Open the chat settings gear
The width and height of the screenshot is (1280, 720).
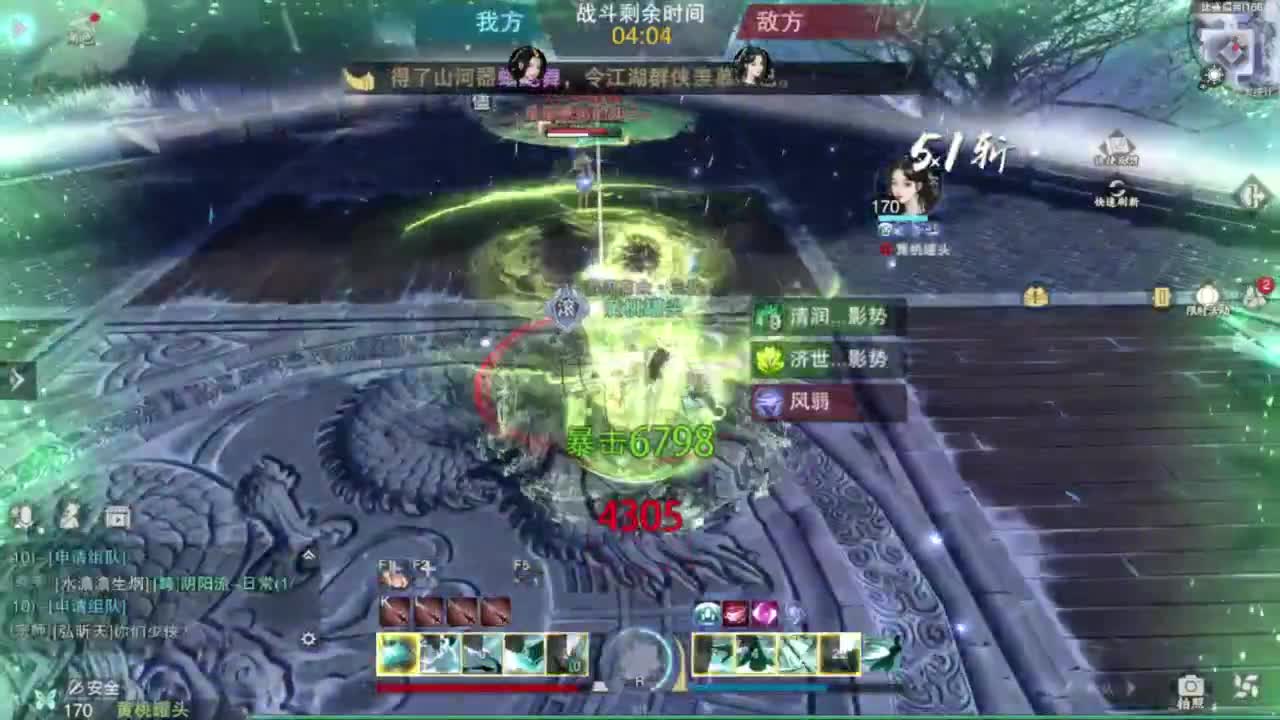(x=309, y=639)
